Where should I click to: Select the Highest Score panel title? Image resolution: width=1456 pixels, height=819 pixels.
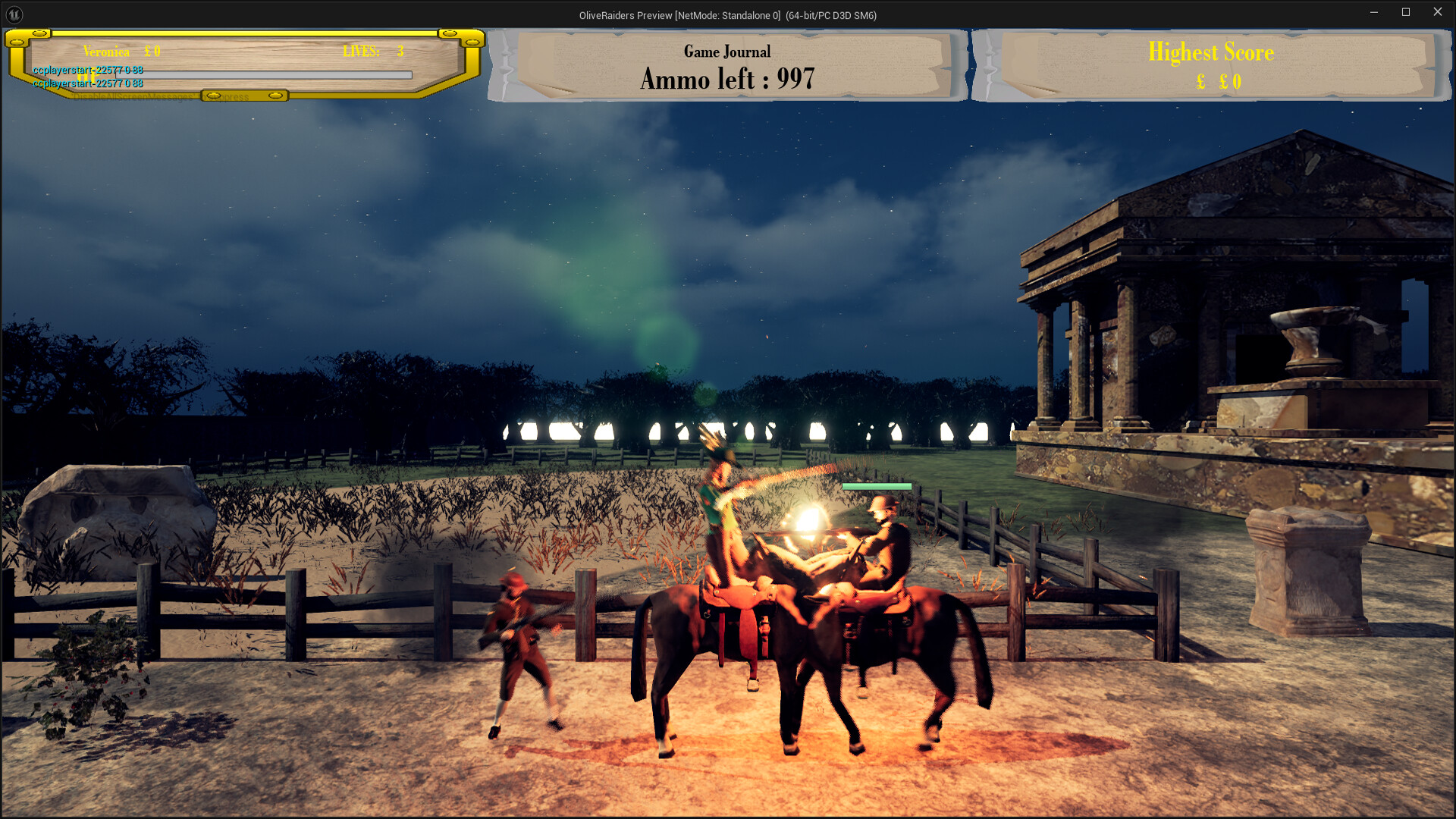tap(1211, 52)
